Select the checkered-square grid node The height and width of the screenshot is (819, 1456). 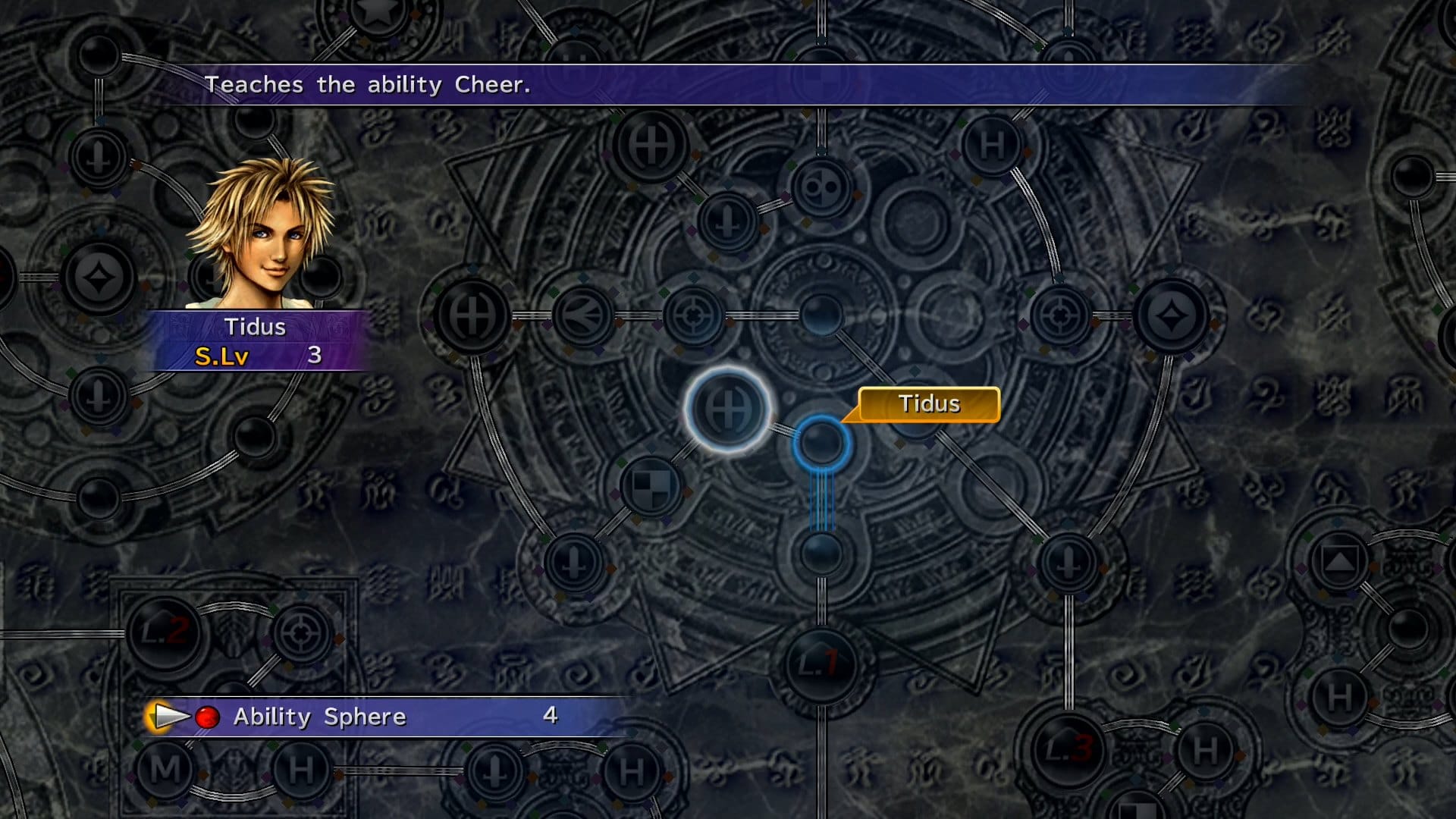tap(651, 485)
